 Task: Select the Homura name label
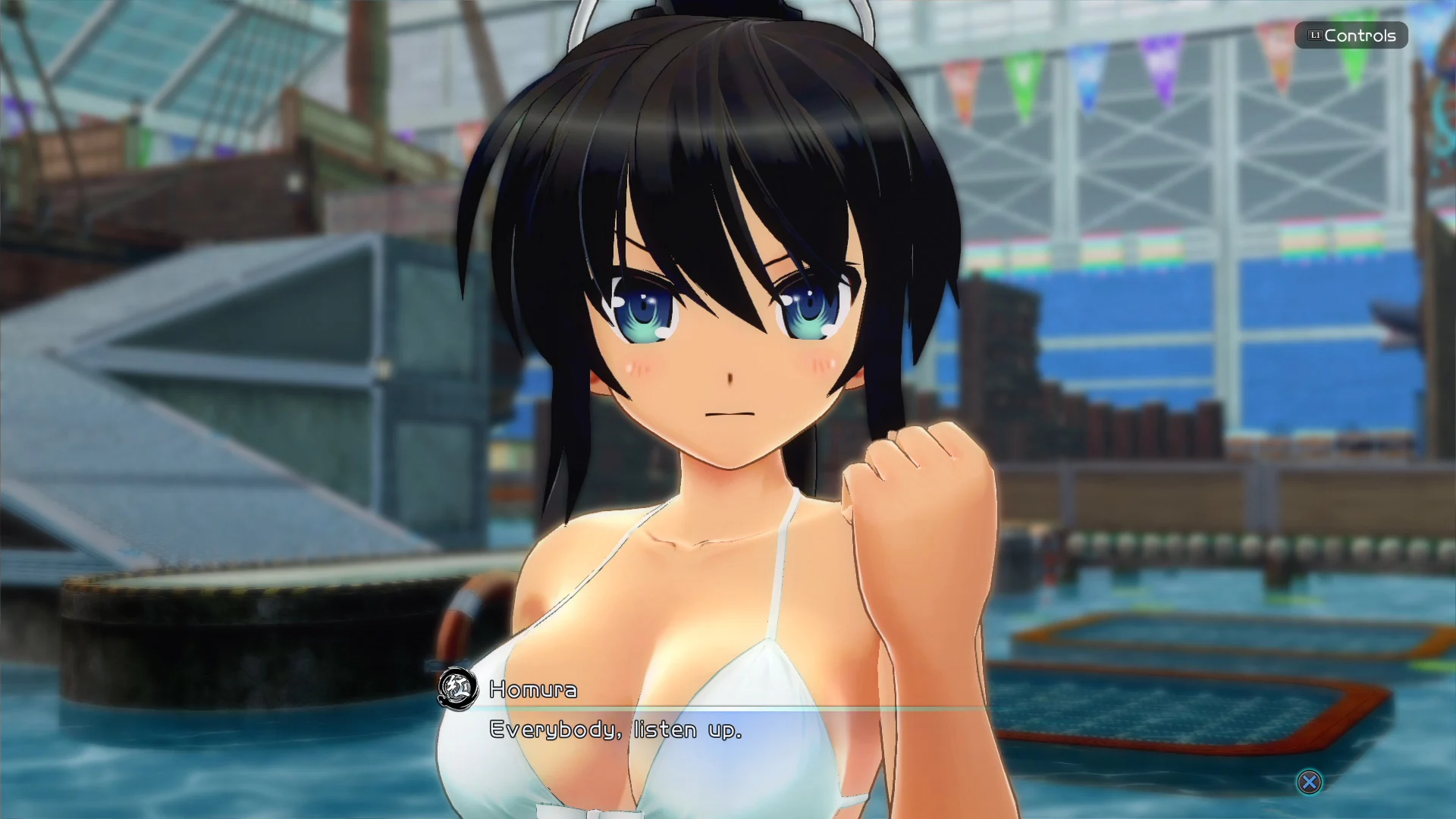tap(532, 691)
